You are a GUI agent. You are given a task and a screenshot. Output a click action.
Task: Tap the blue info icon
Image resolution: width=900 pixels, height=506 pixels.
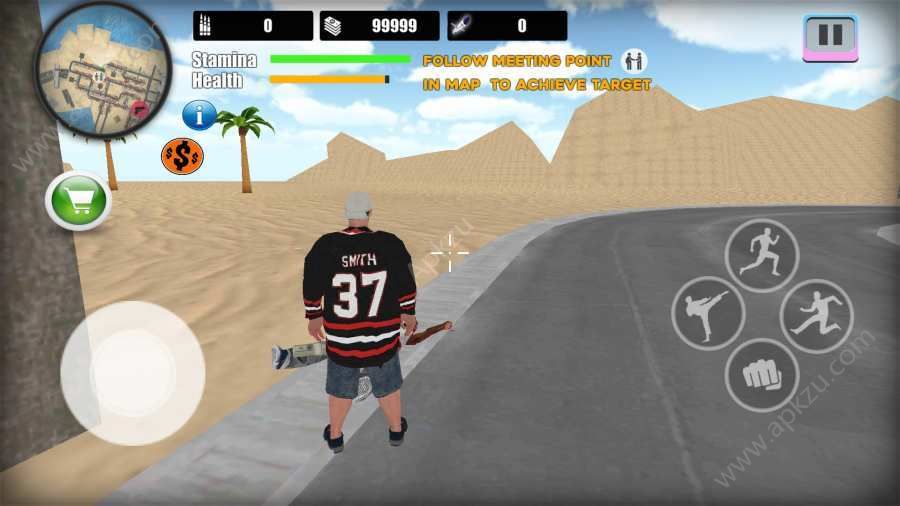[199, 115]
